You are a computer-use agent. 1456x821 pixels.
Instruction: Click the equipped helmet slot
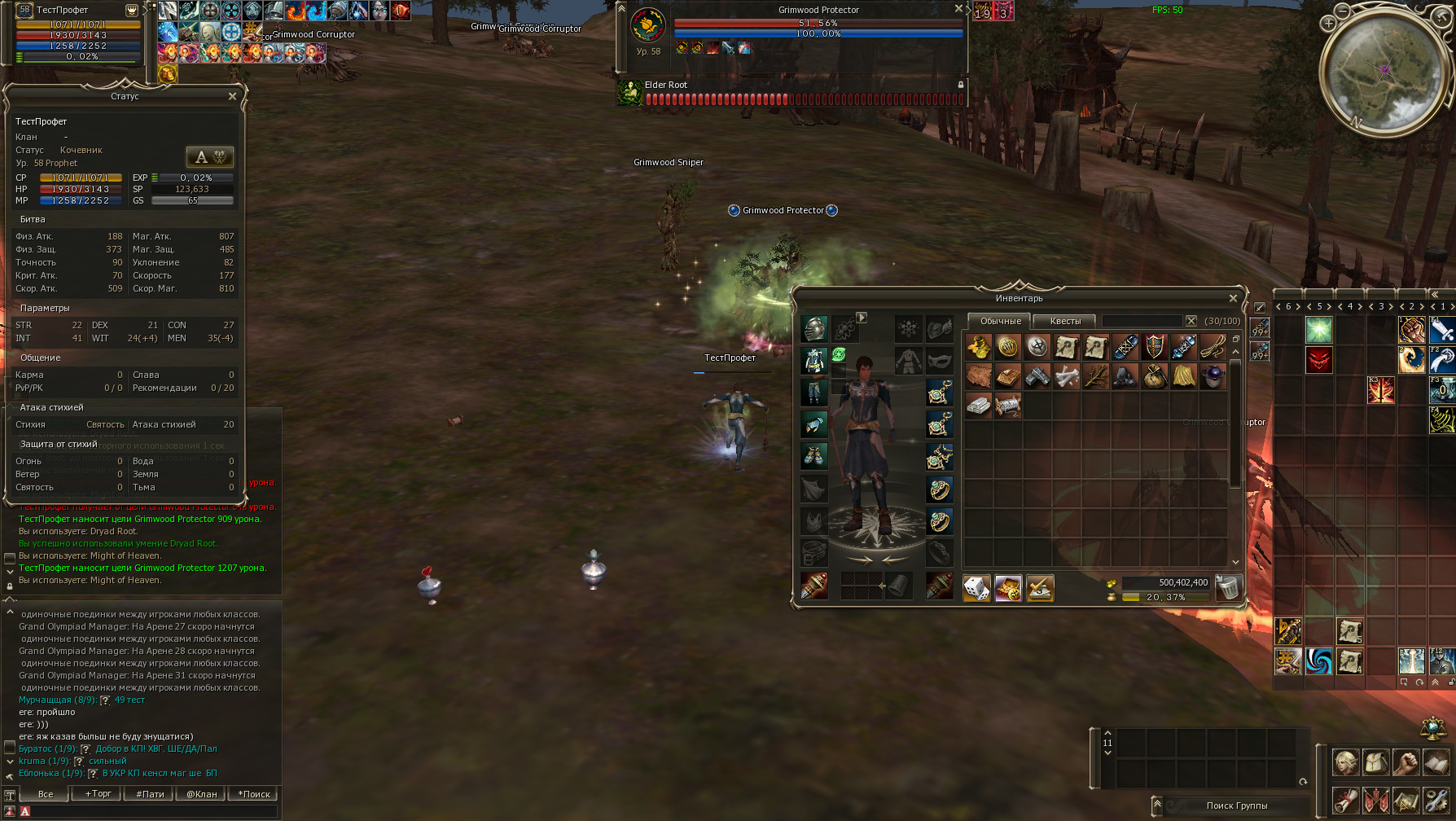click(814, 329)
